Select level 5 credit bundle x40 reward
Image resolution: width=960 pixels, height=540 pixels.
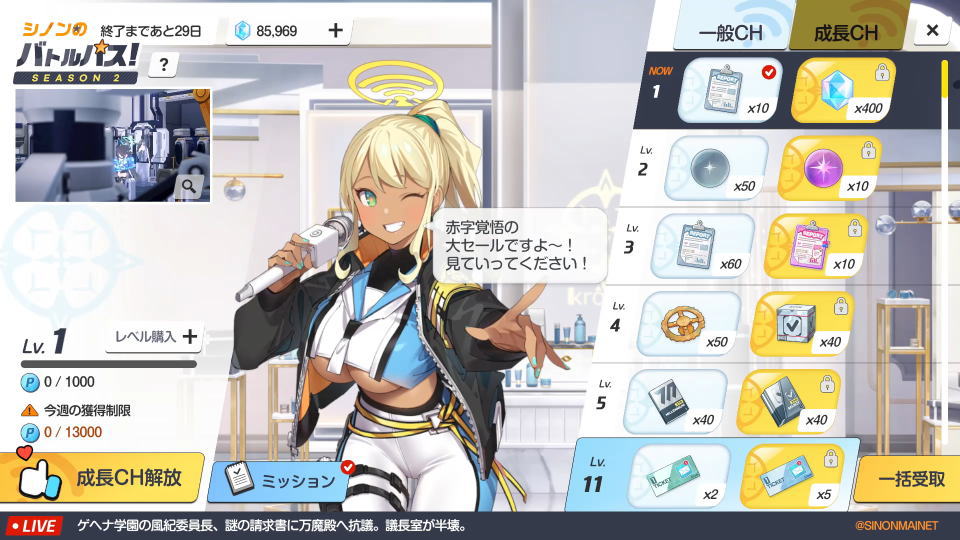coord(674,401)
